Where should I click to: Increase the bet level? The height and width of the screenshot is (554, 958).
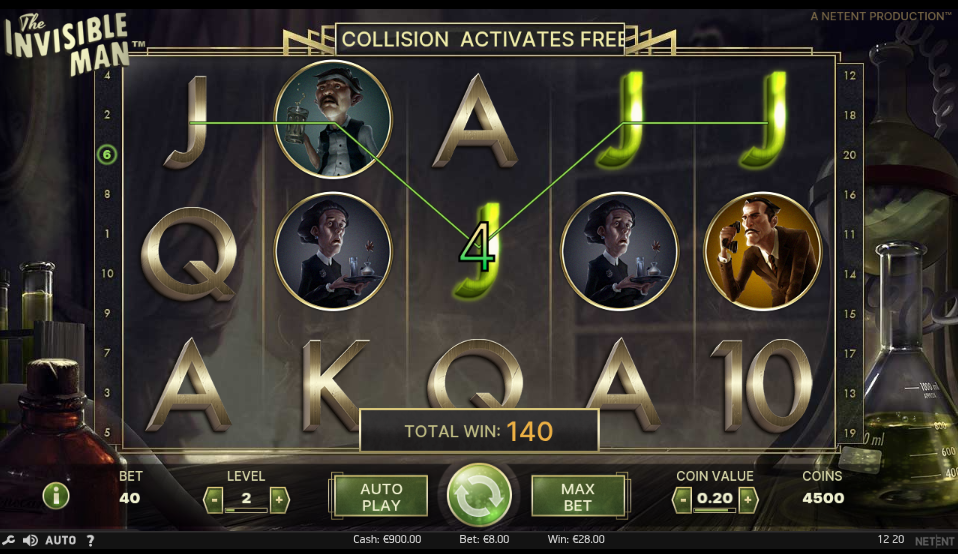(279, 498)
